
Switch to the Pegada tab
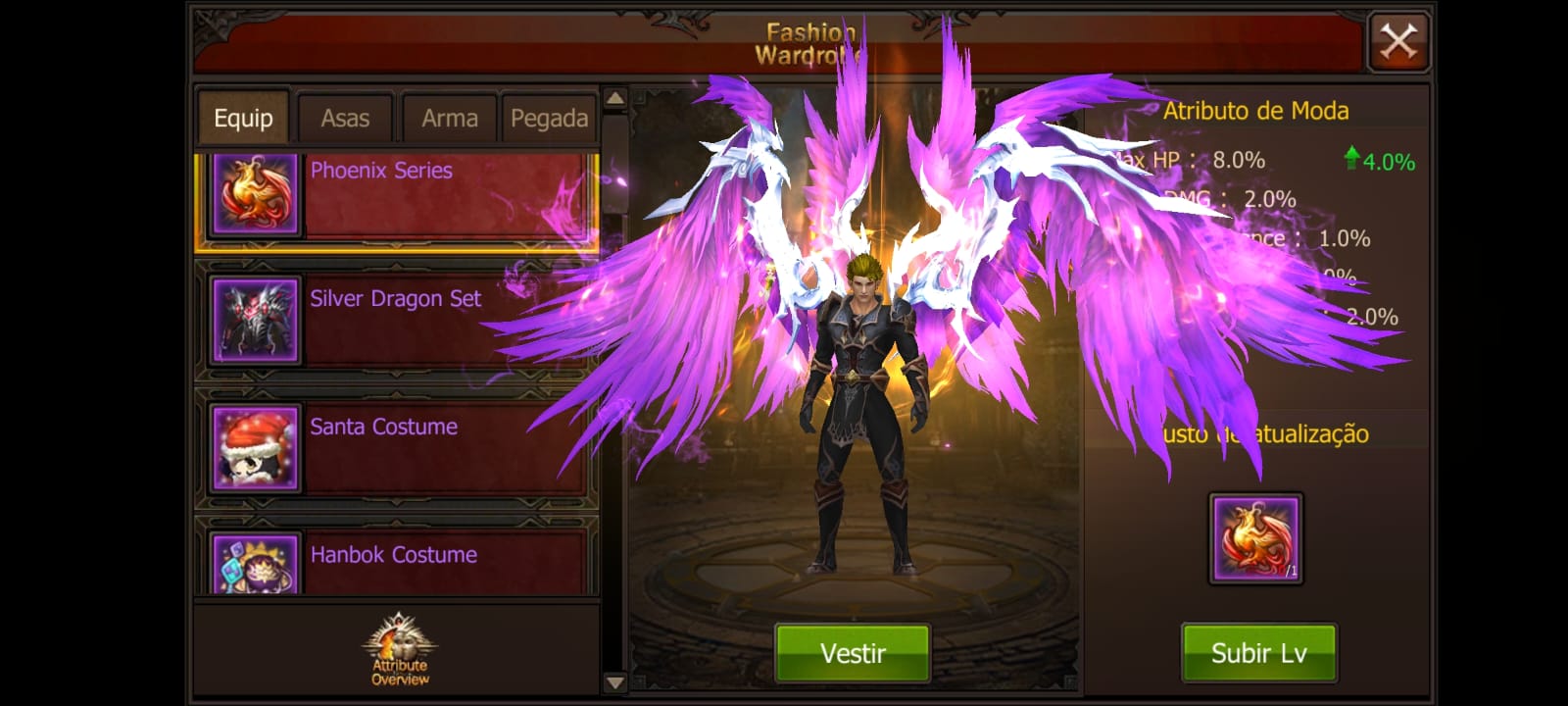[x=549, y=119]
